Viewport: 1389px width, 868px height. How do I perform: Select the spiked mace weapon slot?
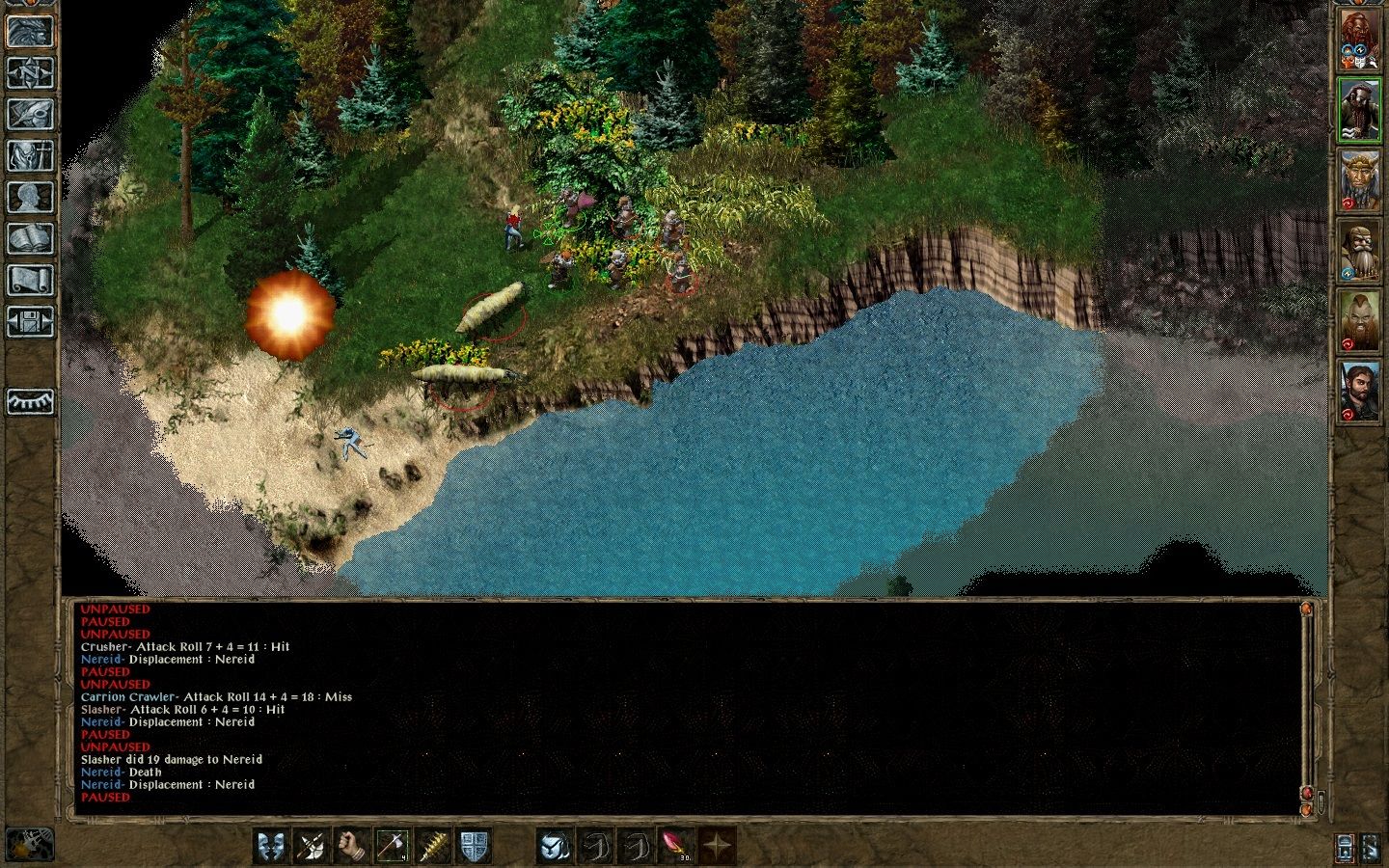(x=433, y=846)
